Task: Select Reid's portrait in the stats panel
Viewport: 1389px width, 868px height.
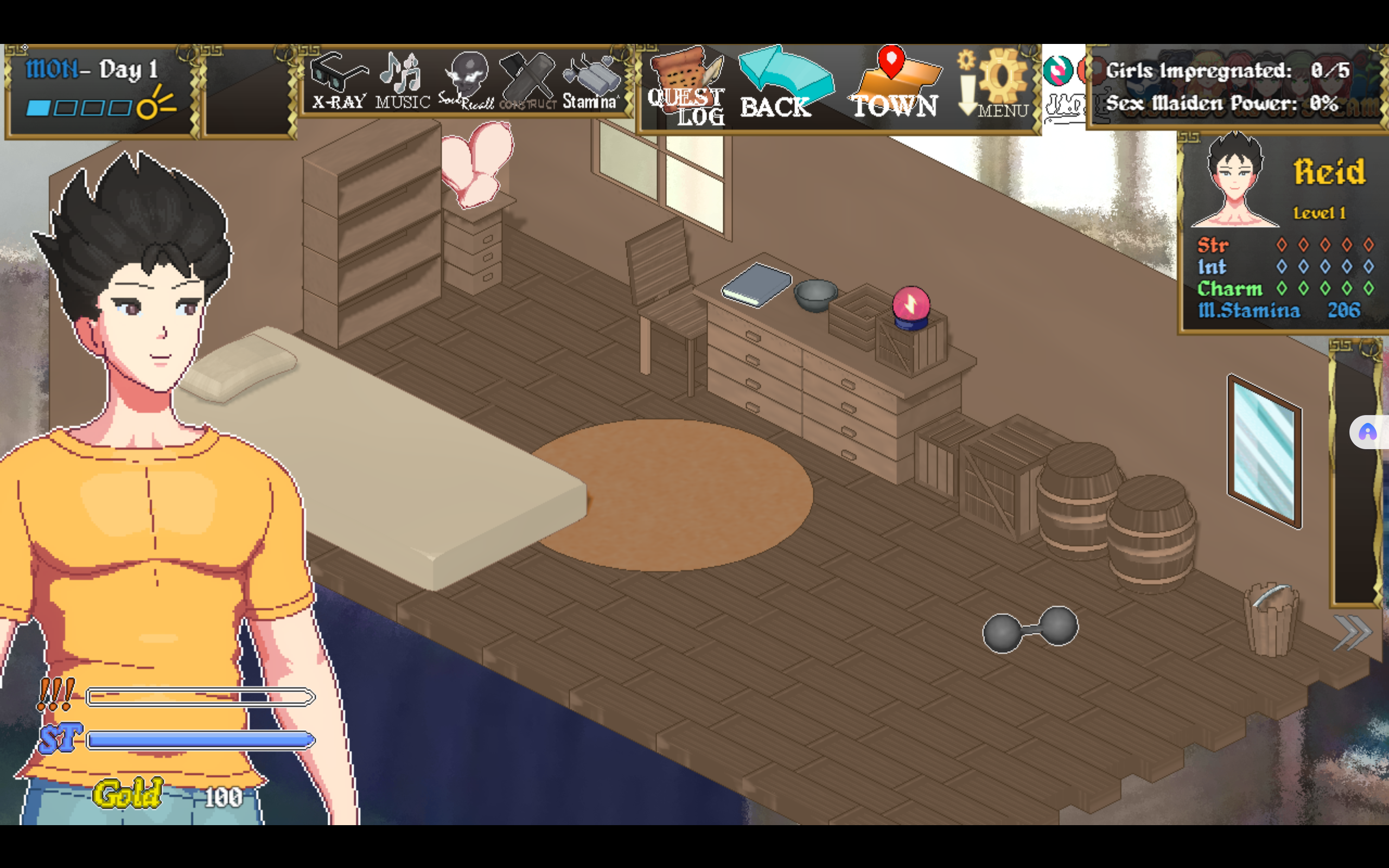Action: tap(1234, 181)
